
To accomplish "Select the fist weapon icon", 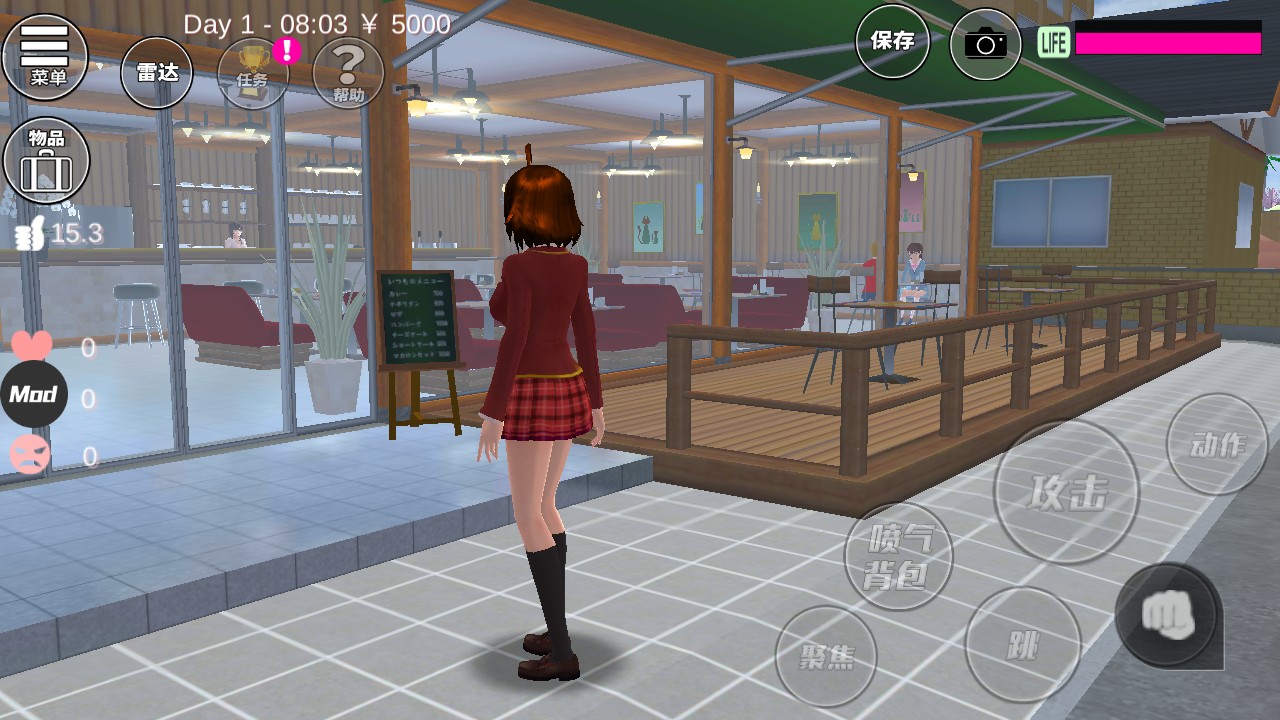I will pos(1167,614).
